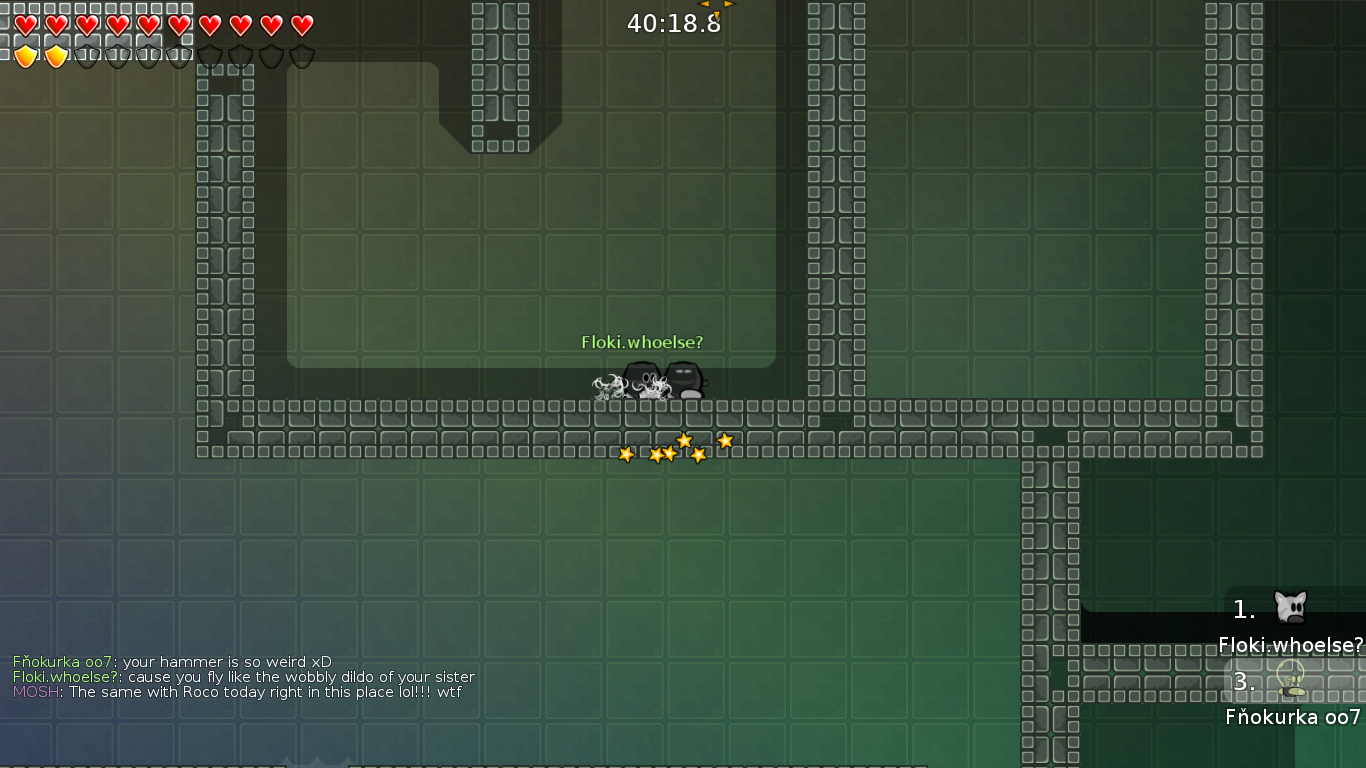The width and height of the screenshot is (1366, 768).
Task: Select Fňokurka oo7 in the ranking list
Action: tap(1292, 716)
